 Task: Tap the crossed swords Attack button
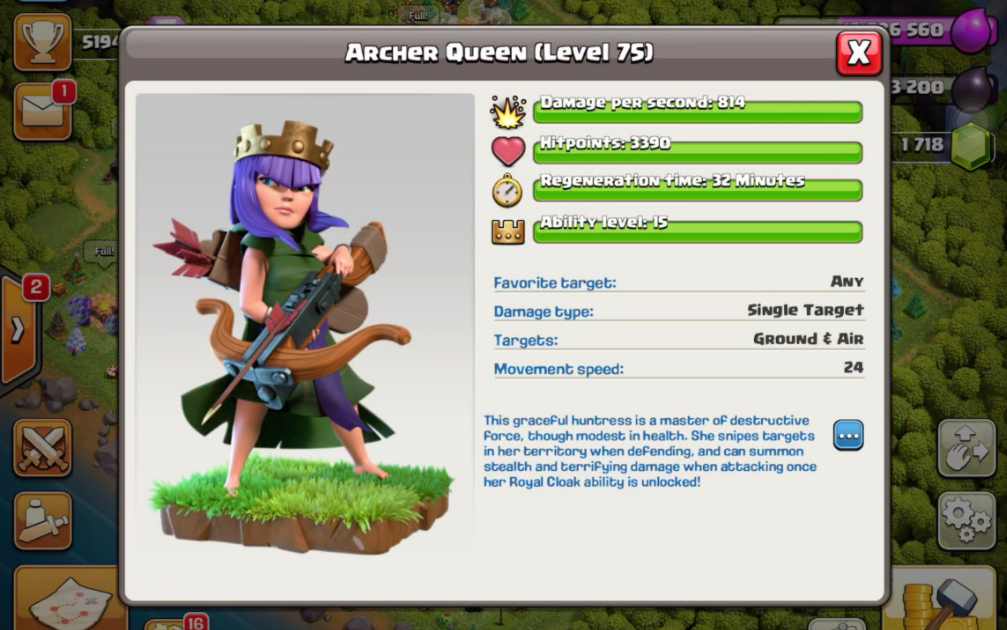pos(42,449)
